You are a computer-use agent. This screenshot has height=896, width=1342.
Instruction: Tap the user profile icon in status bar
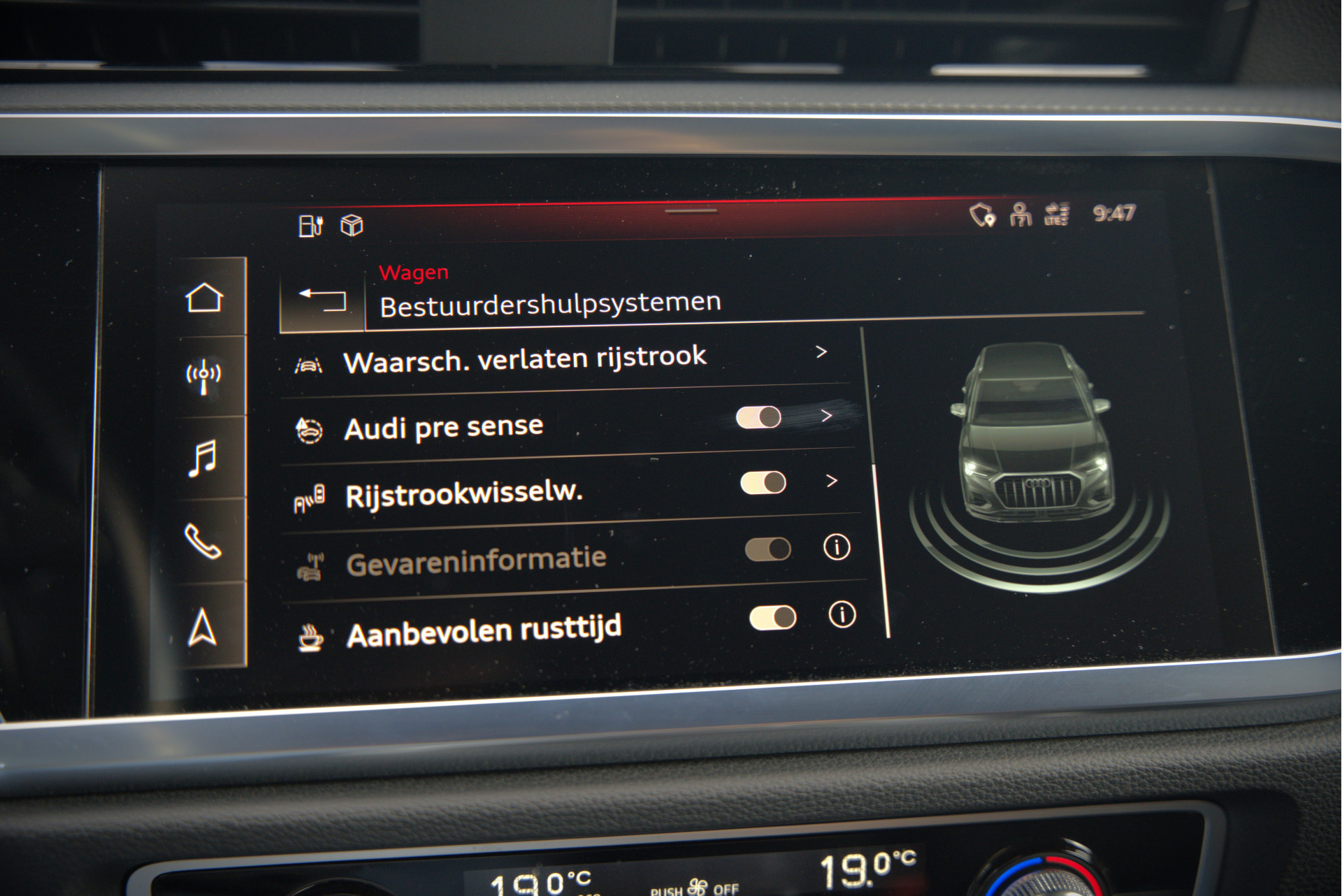pyautogui.click(x=1020, y=215)
